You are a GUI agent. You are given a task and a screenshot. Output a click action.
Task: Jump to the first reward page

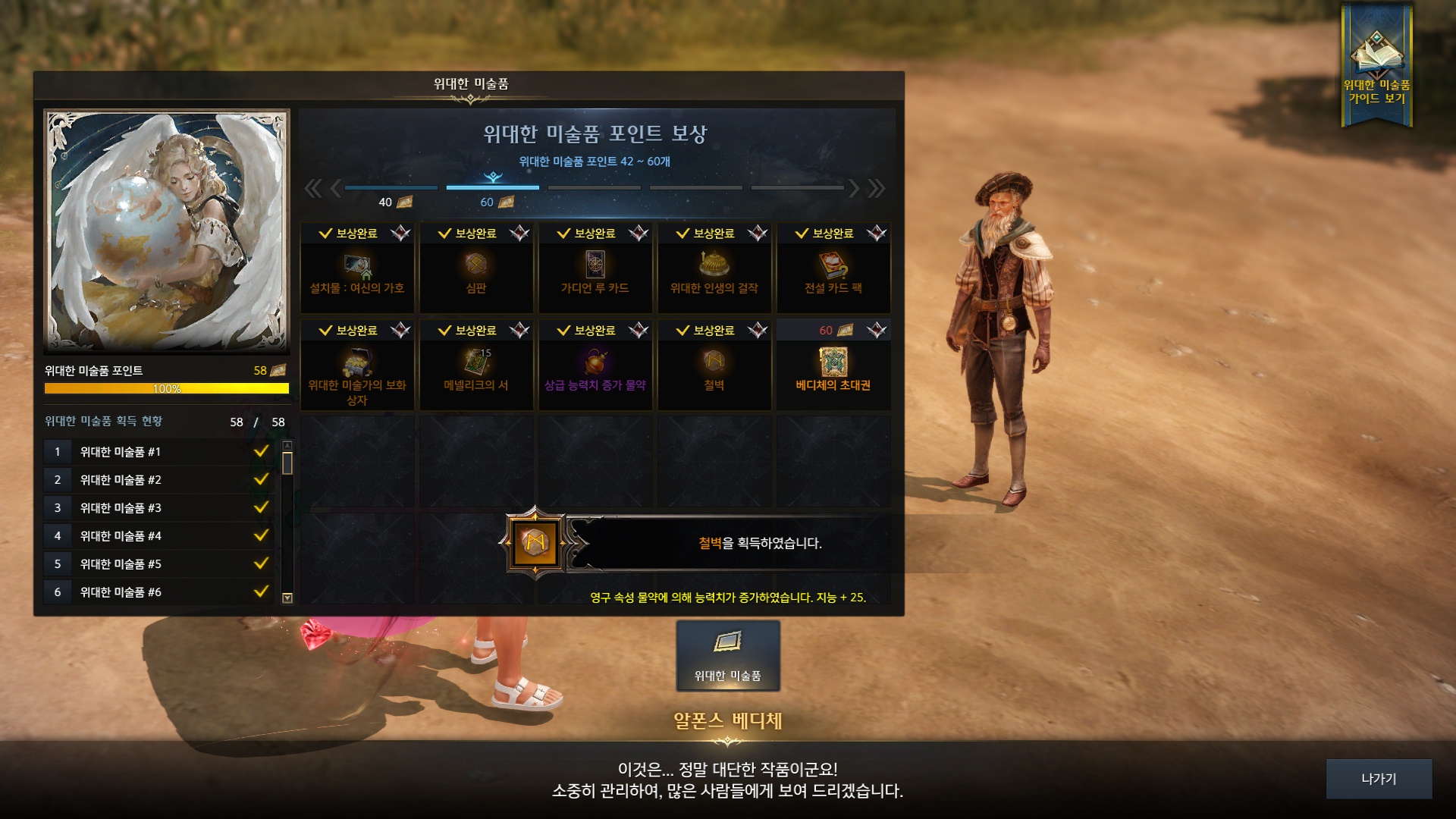[x=312, y=188]
